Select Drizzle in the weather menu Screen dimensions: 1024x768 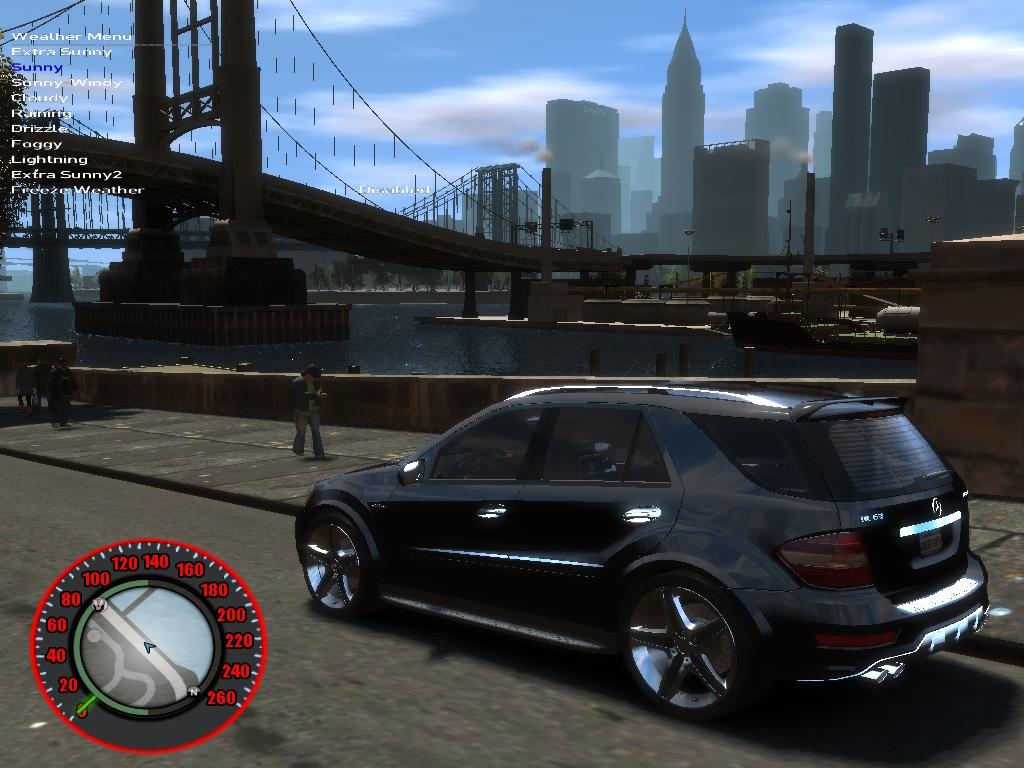[x=40, y=128]
